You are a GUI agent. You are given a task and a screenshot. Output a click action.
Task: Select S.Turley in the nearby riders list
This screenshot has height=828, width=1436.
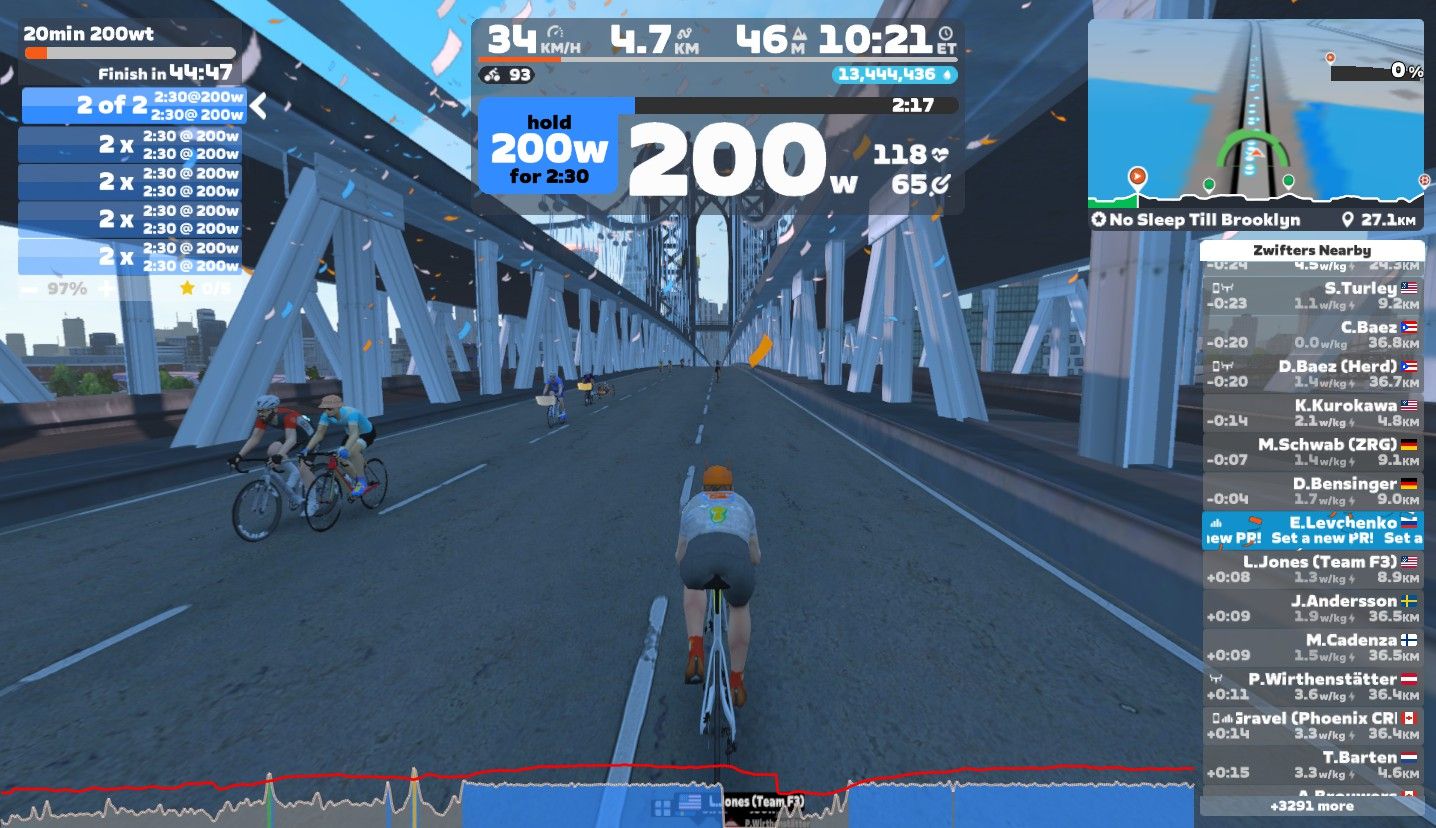click(1312, 295)
